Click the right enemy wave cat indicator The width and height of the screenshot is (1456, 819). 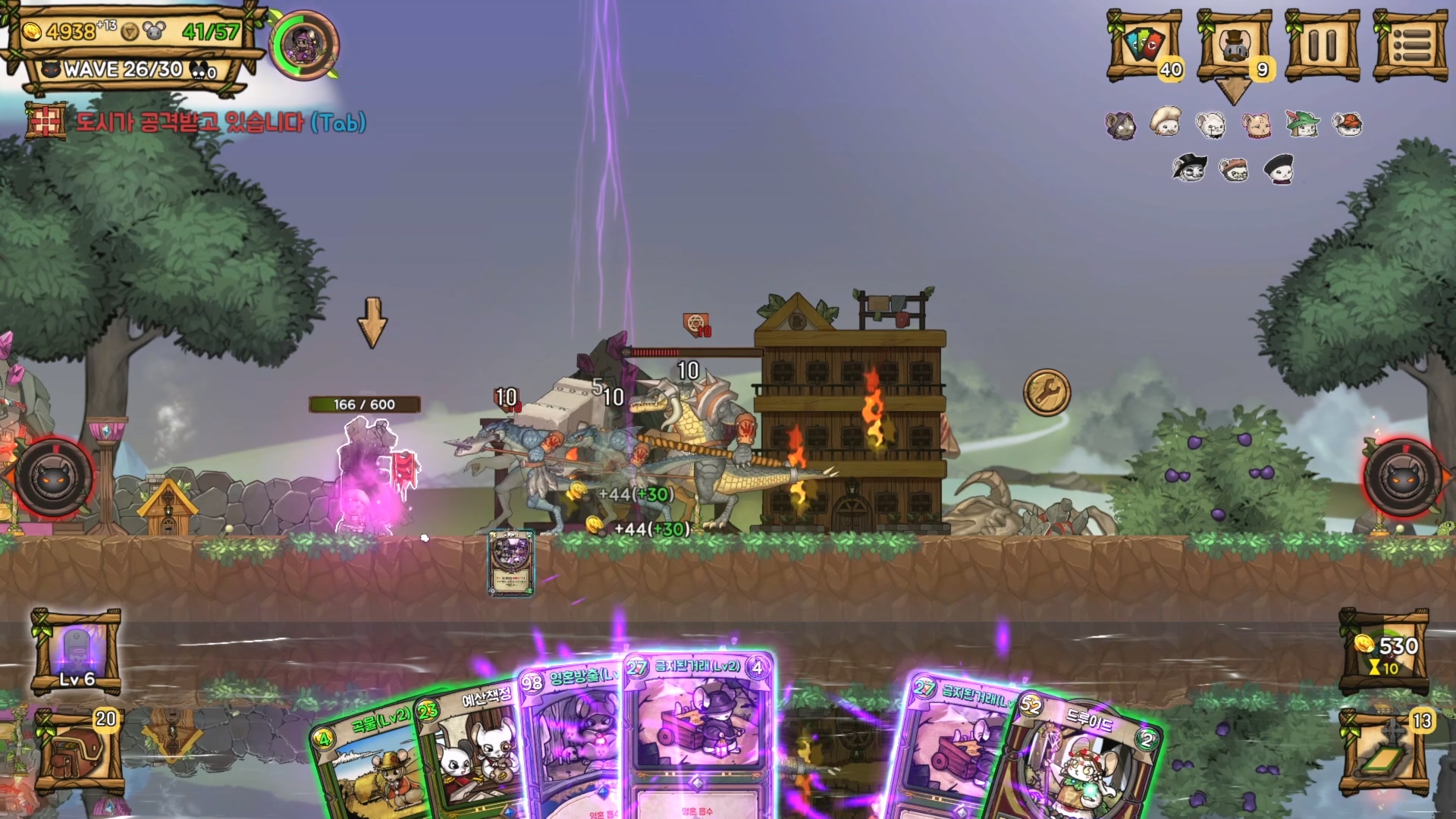1402,477
